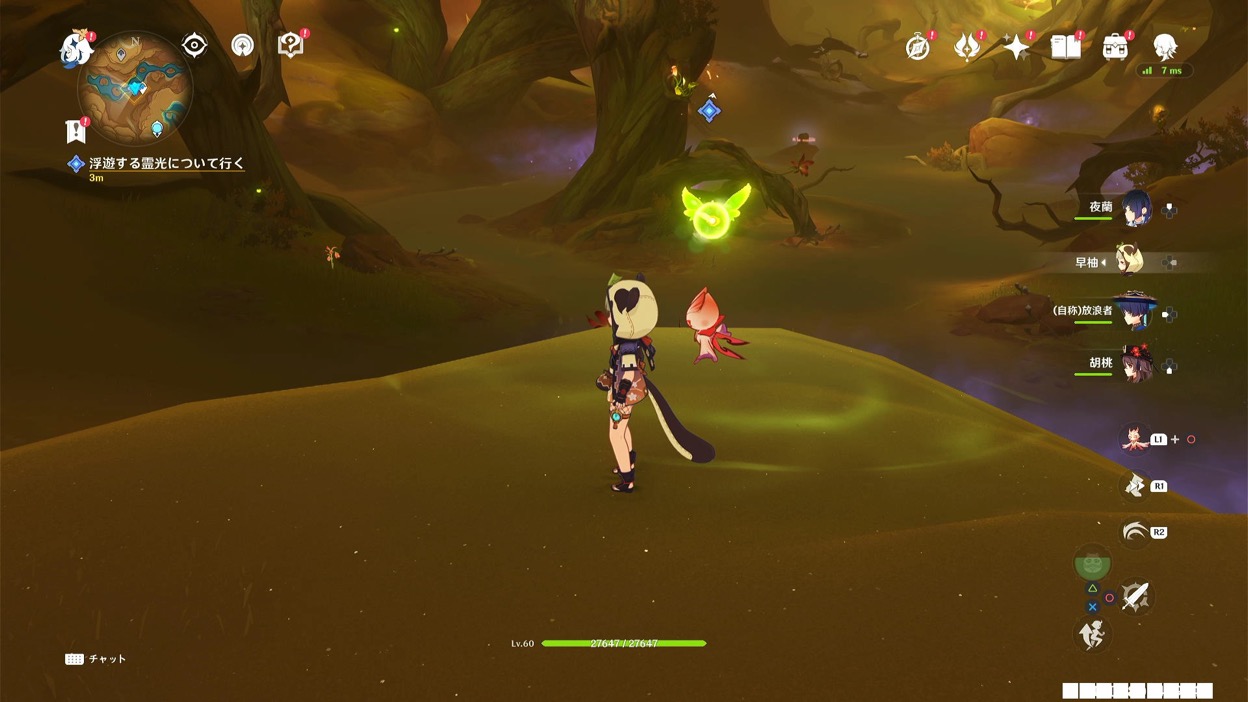
Task: Select the tracked quest 浮遊する霊光について行く
Action: point(166,163)
